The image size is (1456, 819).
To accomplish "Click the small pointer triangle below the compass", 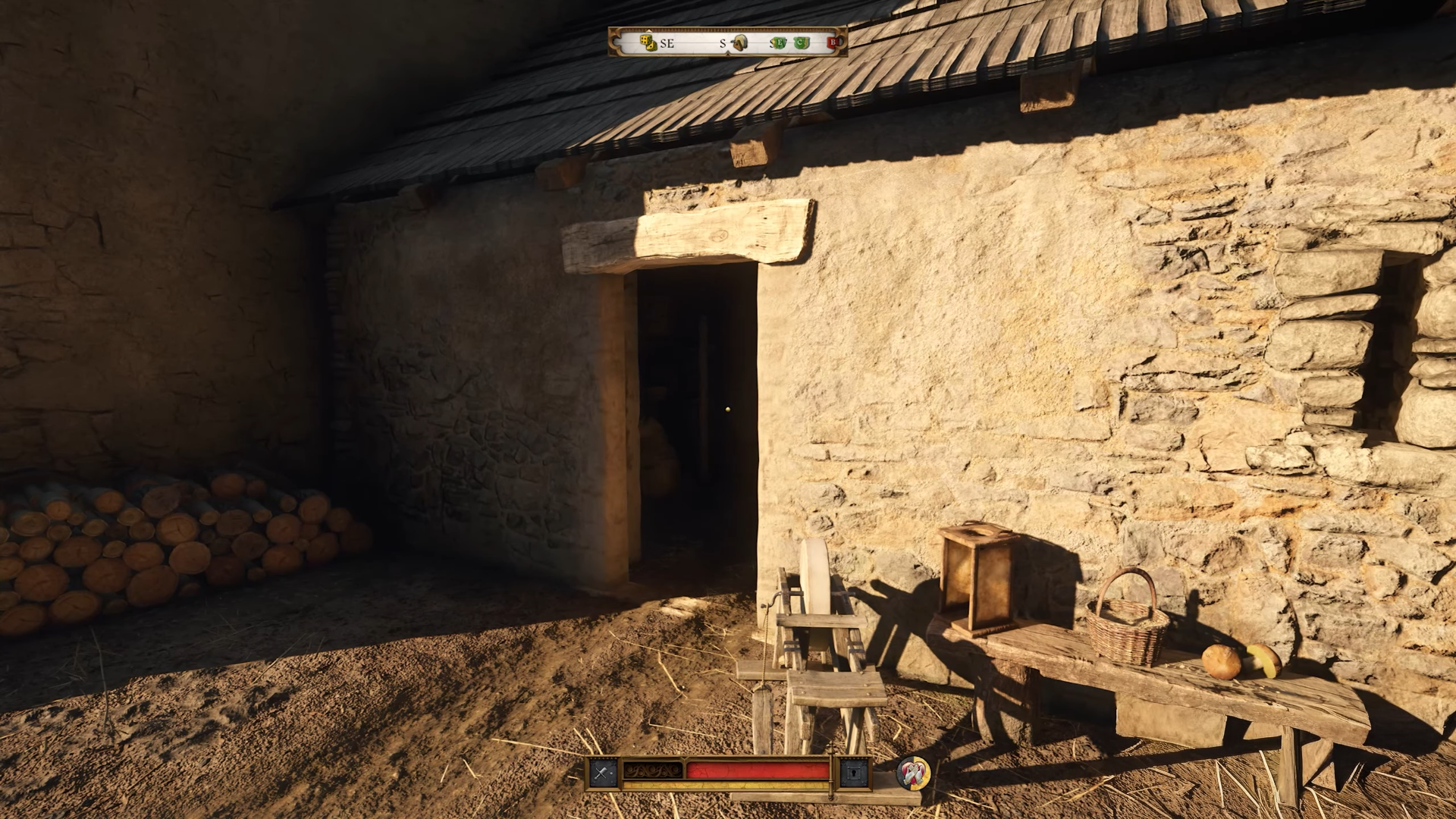I will tap(727, 52).
